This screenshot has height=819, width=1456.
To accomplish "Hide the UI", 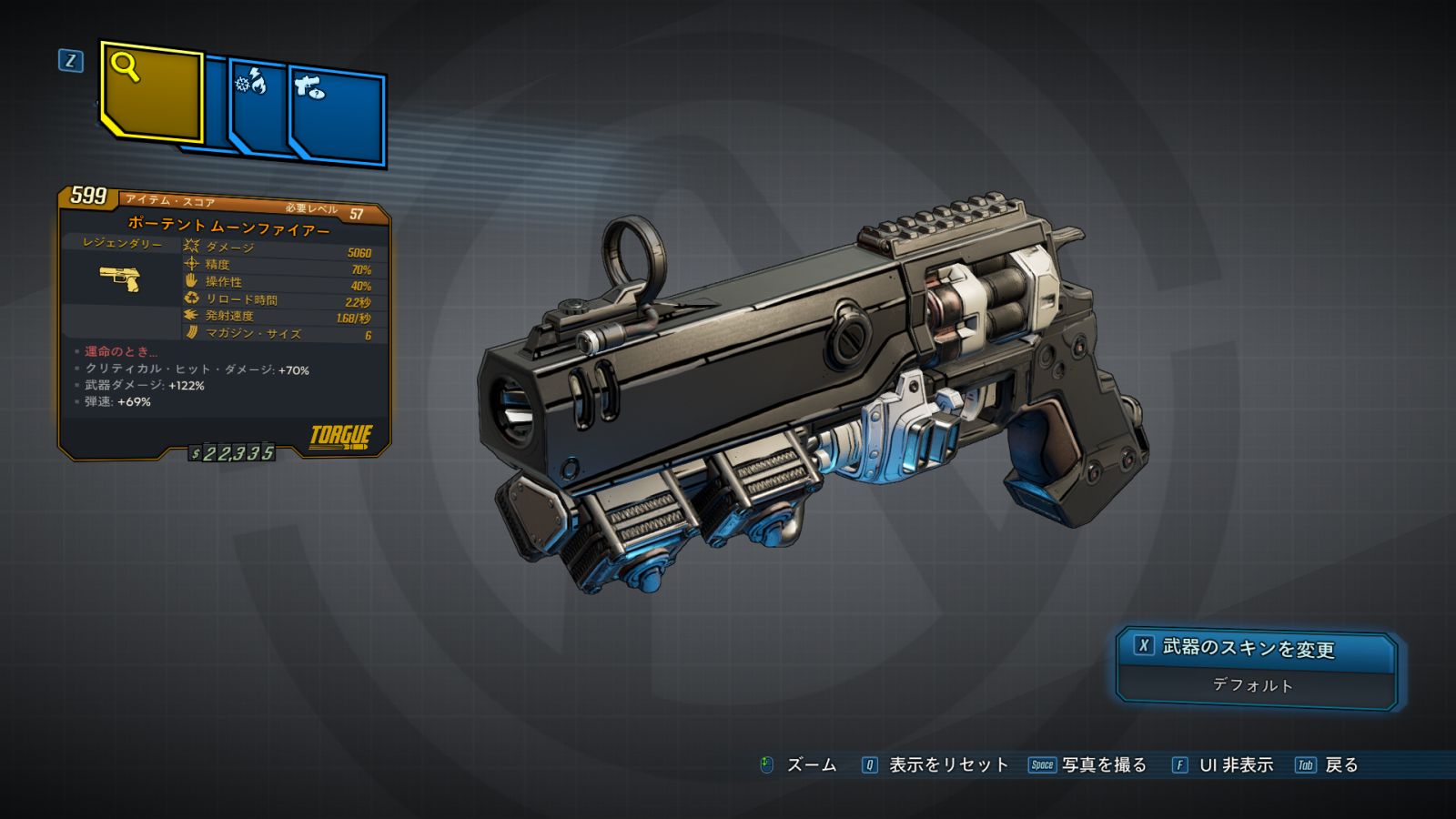I will (1223, 765).
